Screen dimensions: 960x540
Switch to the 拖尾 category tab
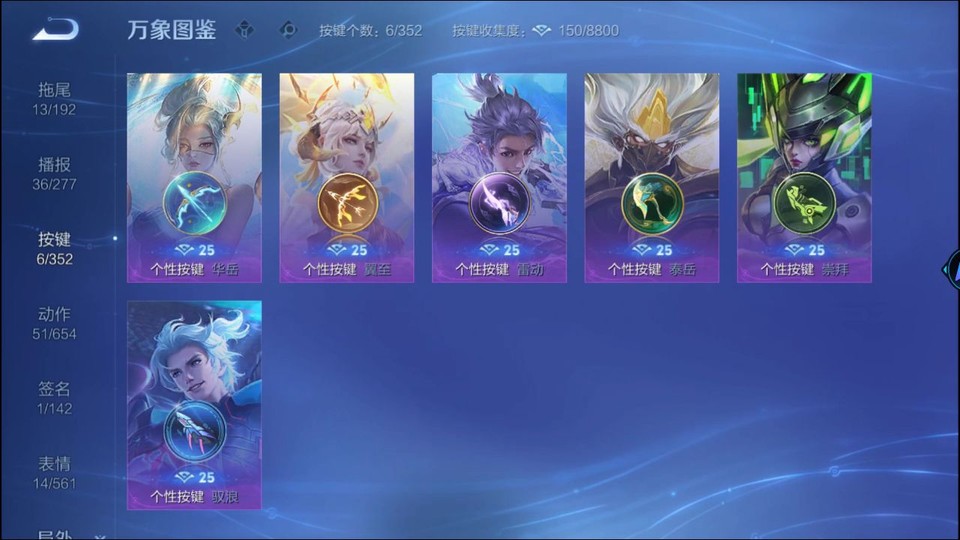[x=55, y=98]
